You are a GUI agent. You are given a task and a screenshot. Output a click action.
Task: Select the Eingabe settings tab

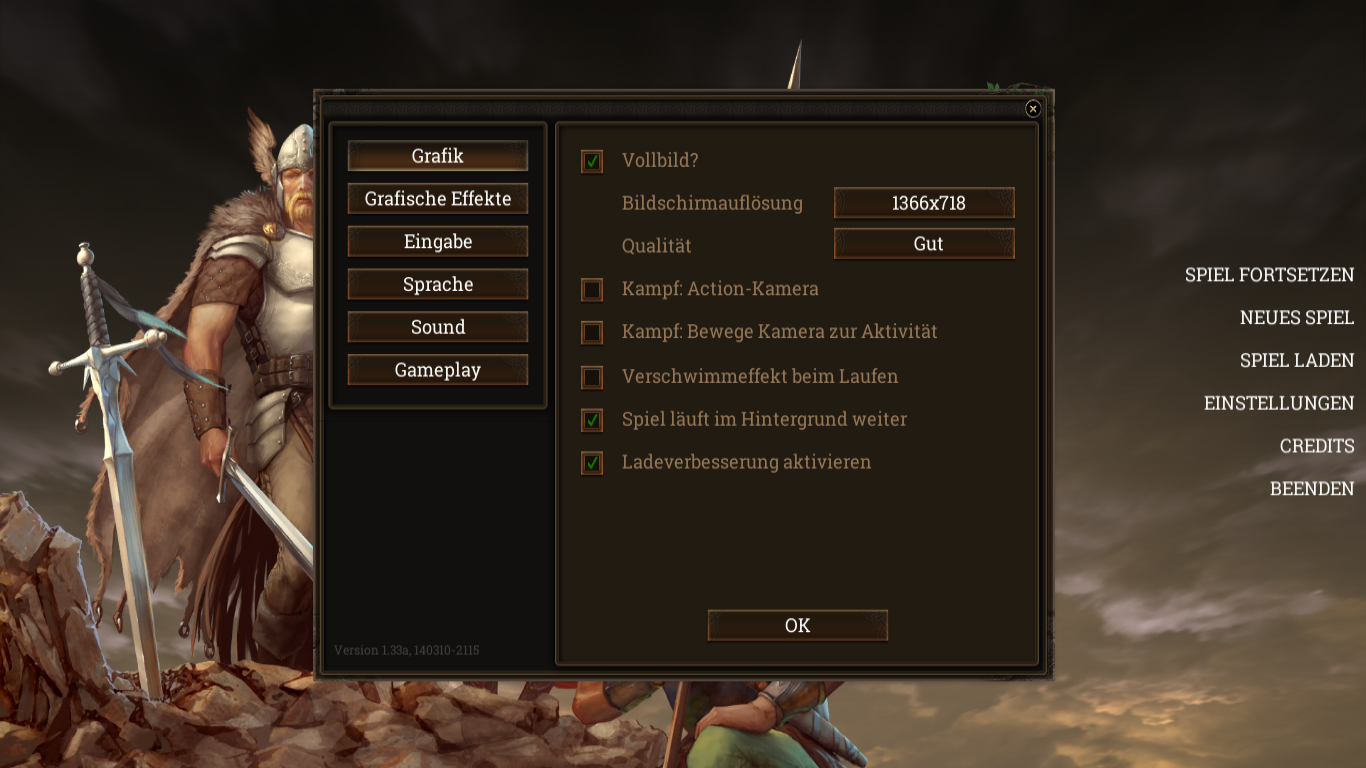tap(437, 242)
